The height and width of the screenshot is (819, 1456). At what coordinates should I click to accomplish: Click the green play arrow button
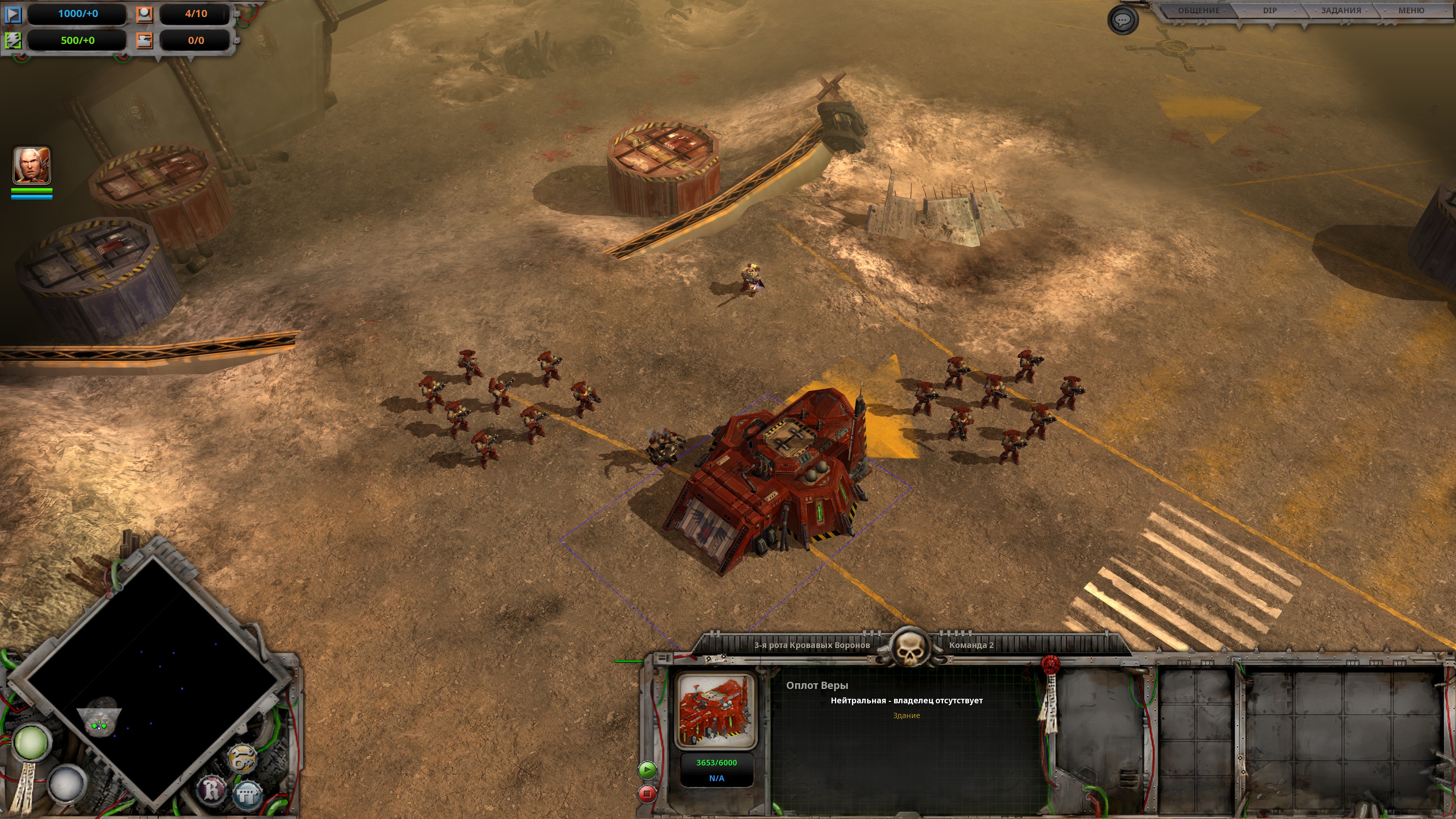pyautogui.click(x=647, y=769)
